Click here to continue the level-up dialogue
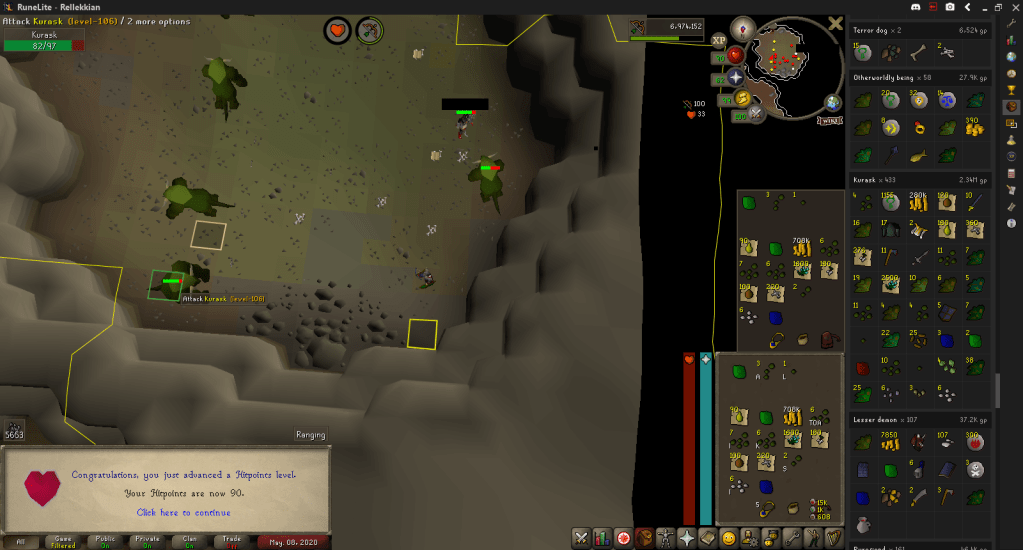1023x550 pixels. [183, 512]
